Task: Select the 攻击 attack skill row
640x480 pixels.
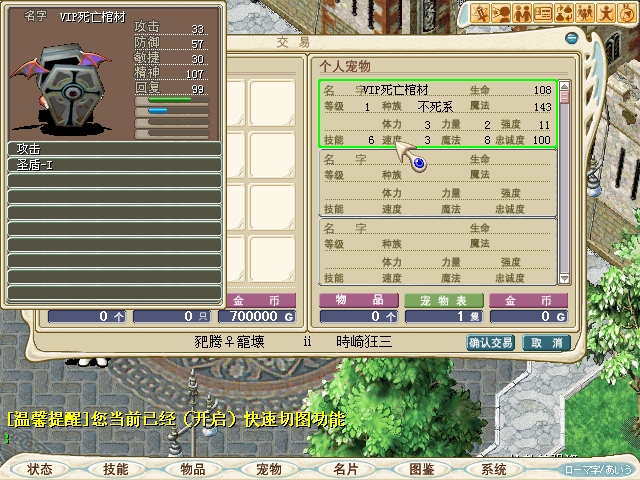Action: [x=114, y=149]
